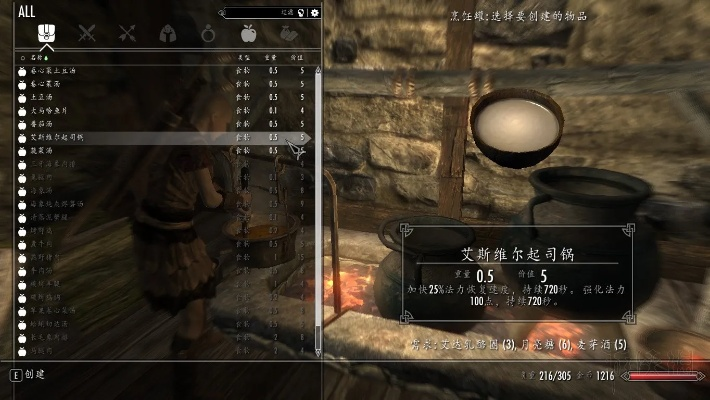Show the helmet armor category

point(168,33)
